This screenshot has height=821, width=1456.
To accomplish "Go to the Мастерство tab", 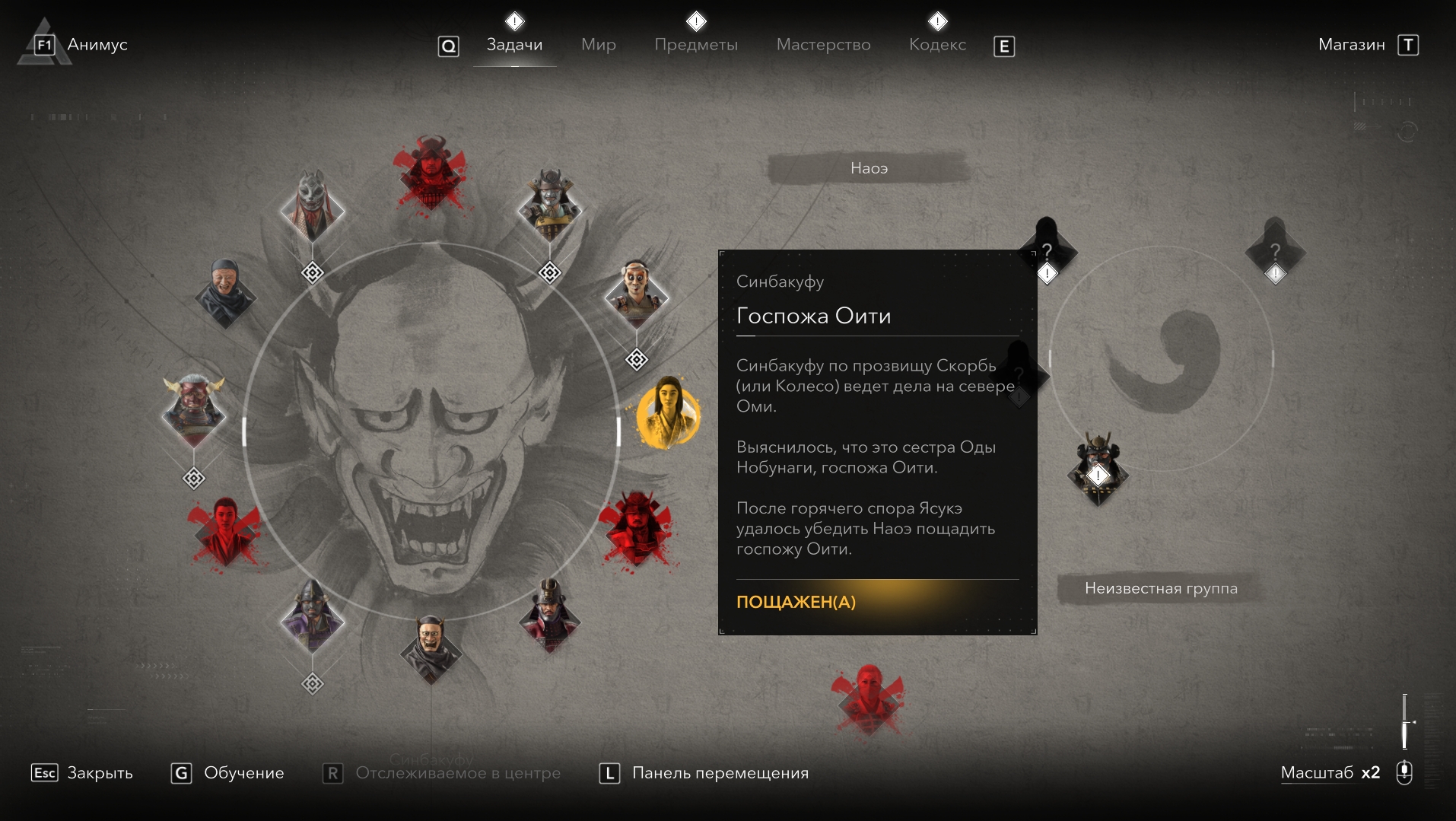I will point(823,45).
